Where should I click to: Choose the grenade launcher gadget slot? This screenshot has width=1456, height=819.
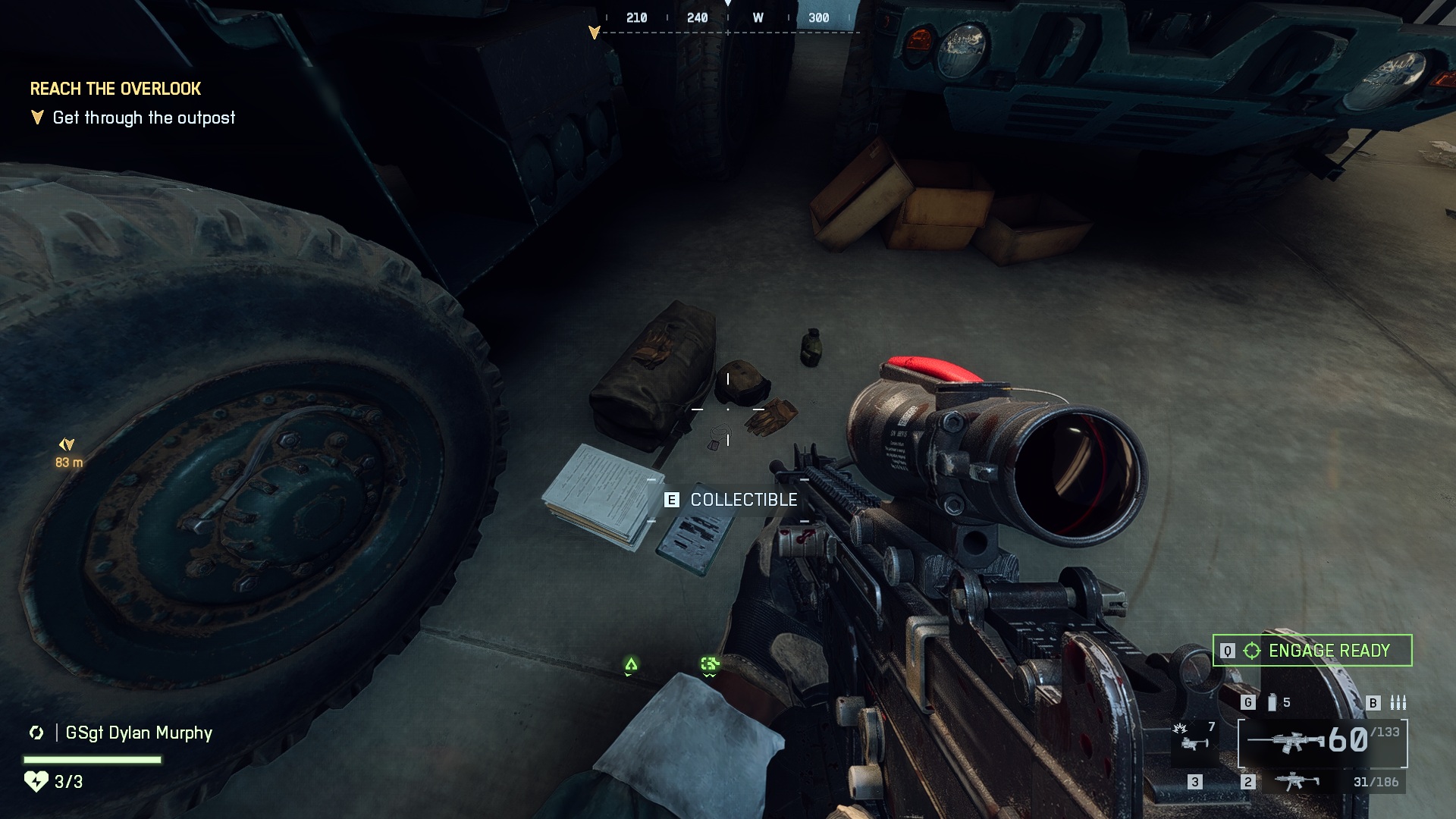pyautogui.click(x=1194, y=739)
